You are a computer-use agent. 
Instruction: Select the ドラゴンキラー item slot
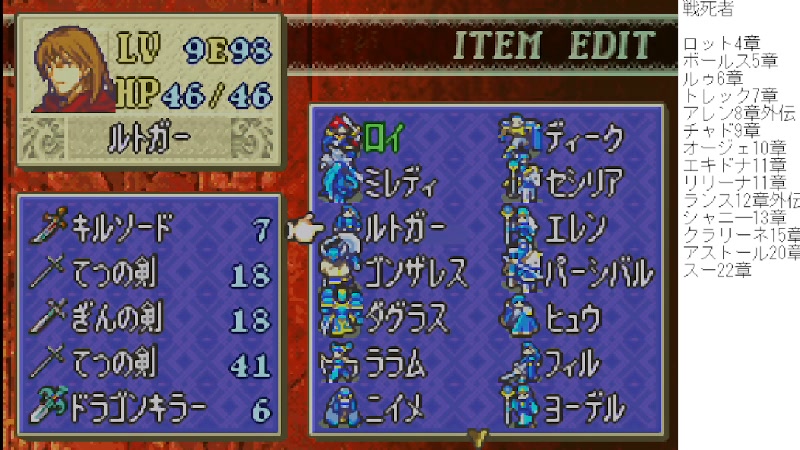152,410
